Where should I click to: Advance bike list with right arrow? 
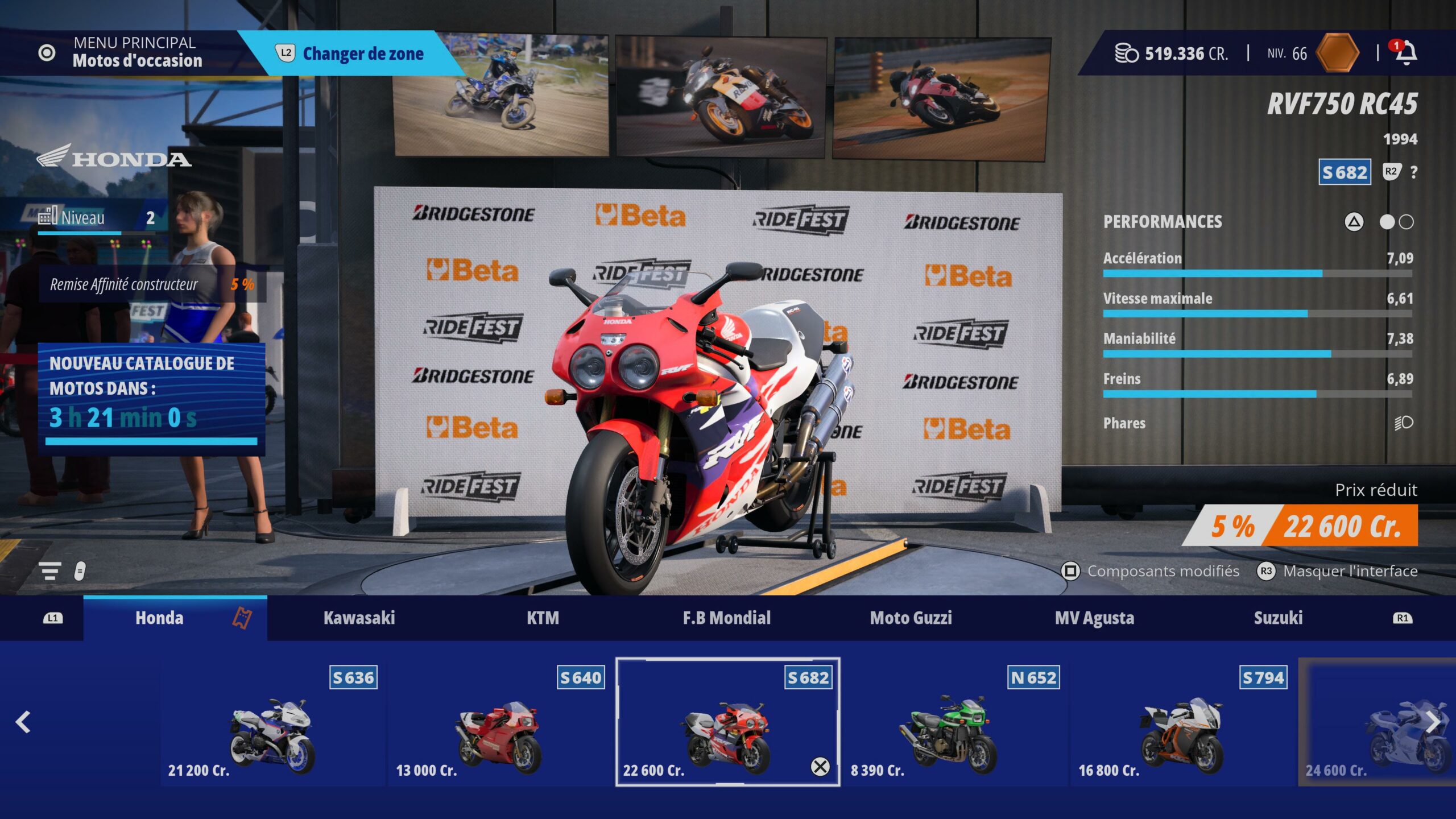[1433, 722]
